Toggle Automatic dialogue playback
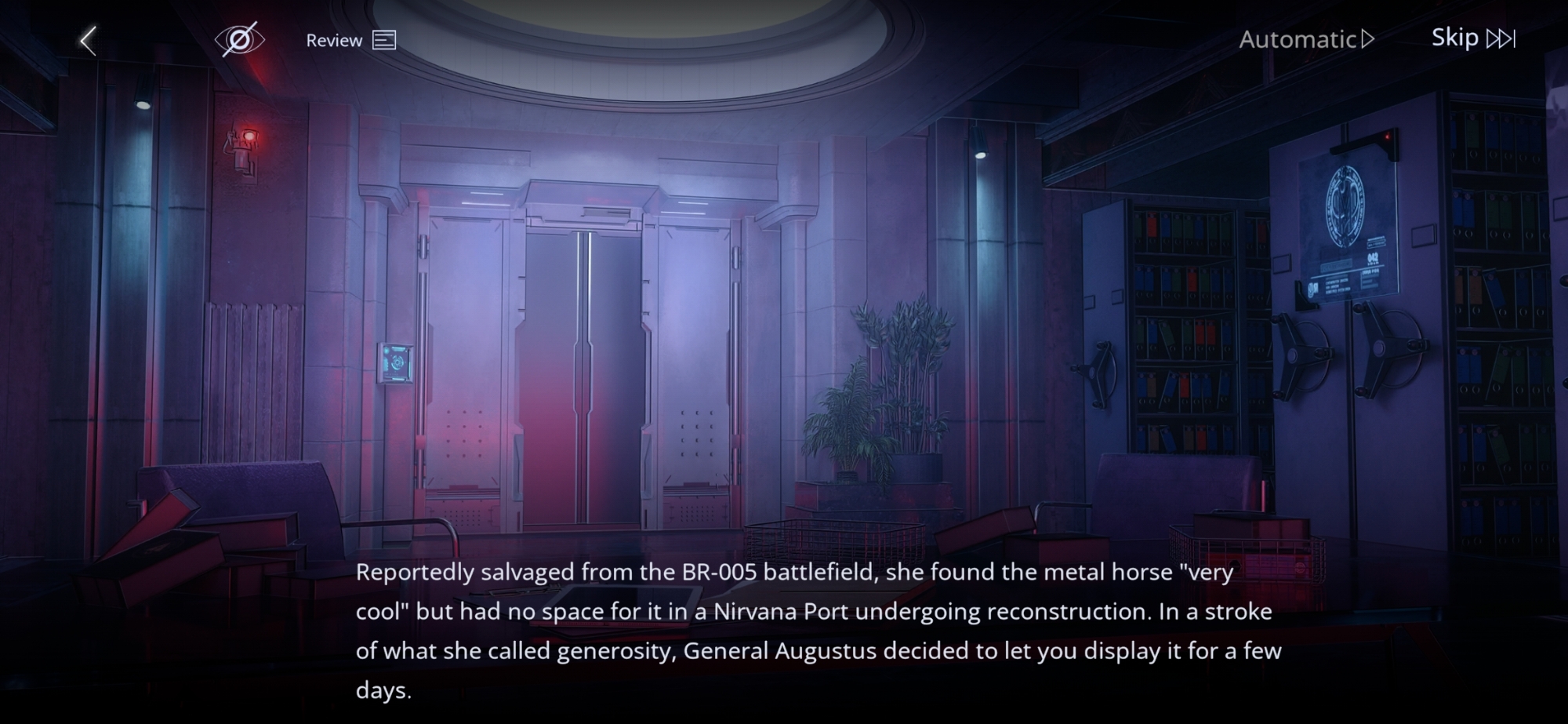This screenshot has width=1568, height=724. point(1306,39)
